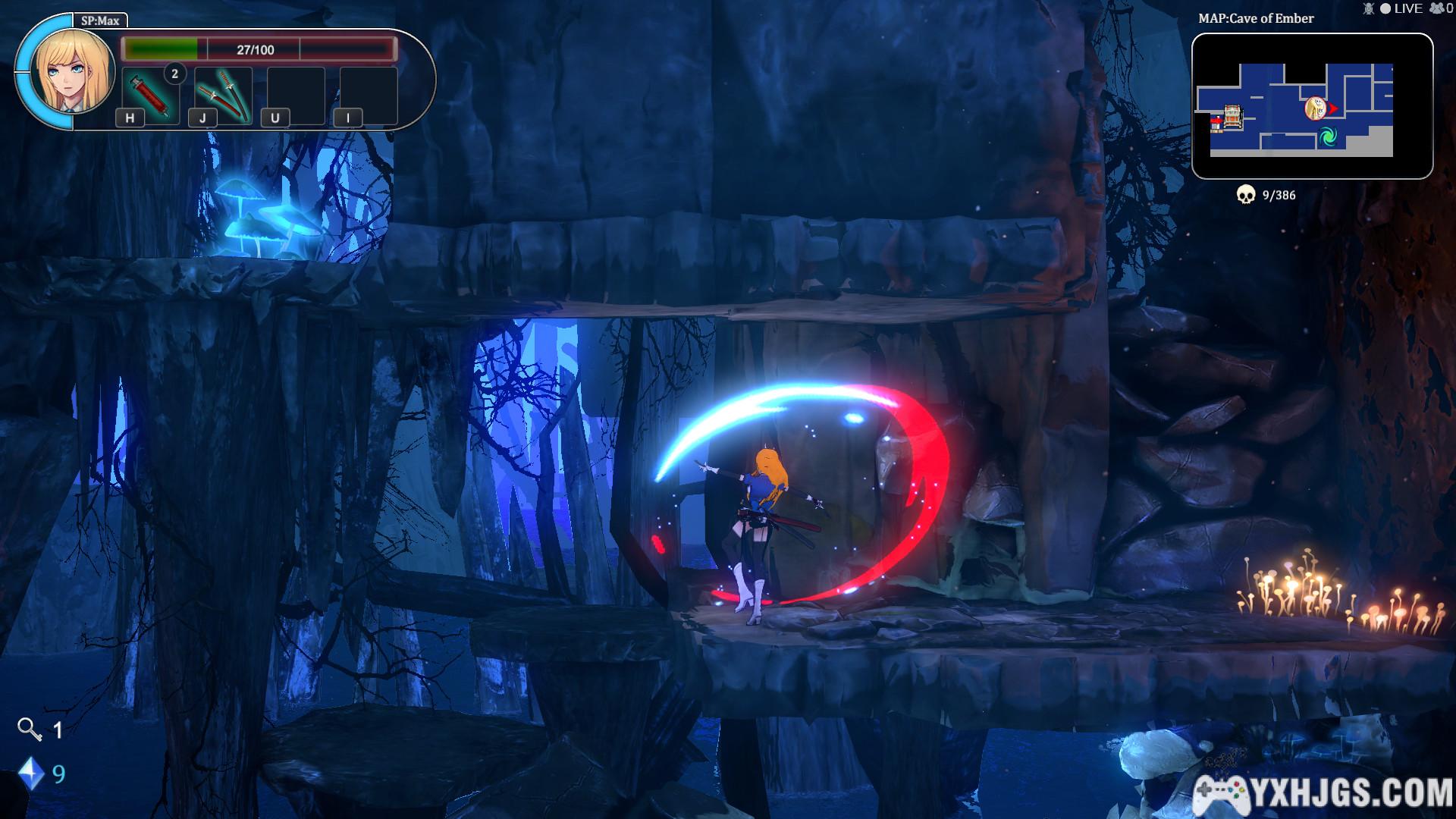Click the treasure chest marker on minimap
The image size is (1456, 819).
click(1233, 116)
